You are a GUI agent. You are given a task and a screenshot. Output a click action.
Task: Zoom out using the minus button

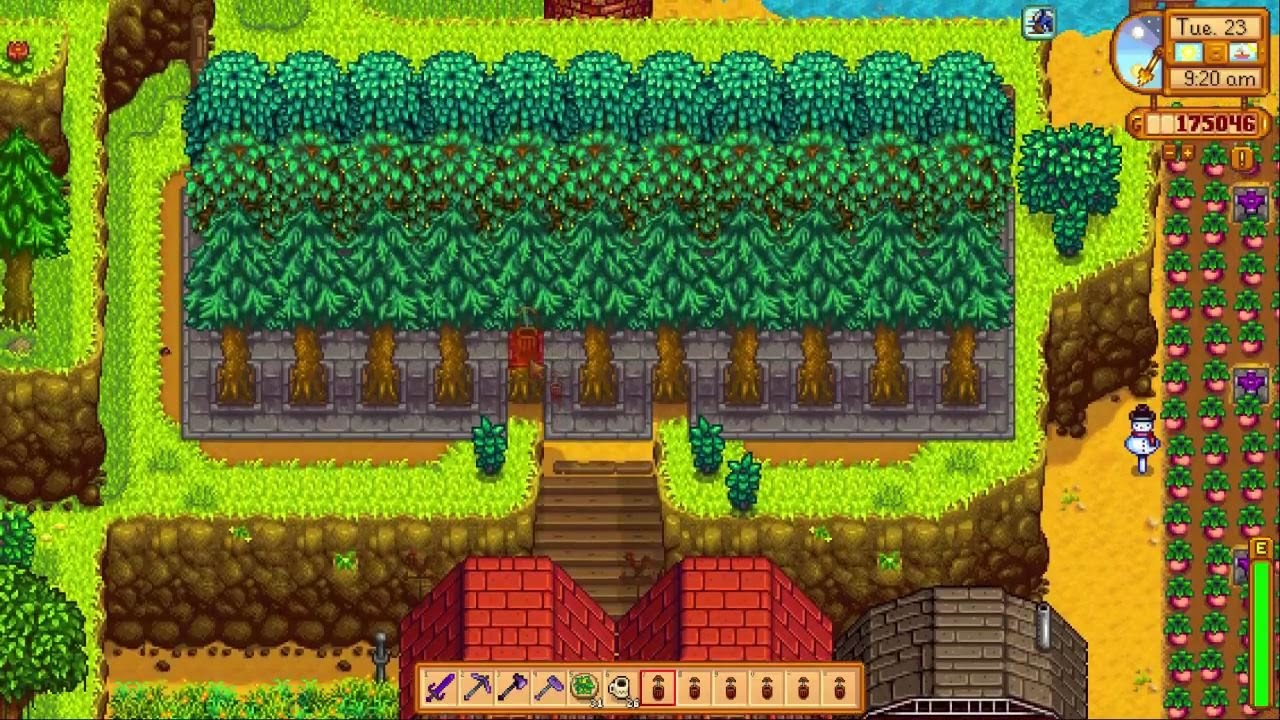pyautogui.click(x=1170, y=151)
